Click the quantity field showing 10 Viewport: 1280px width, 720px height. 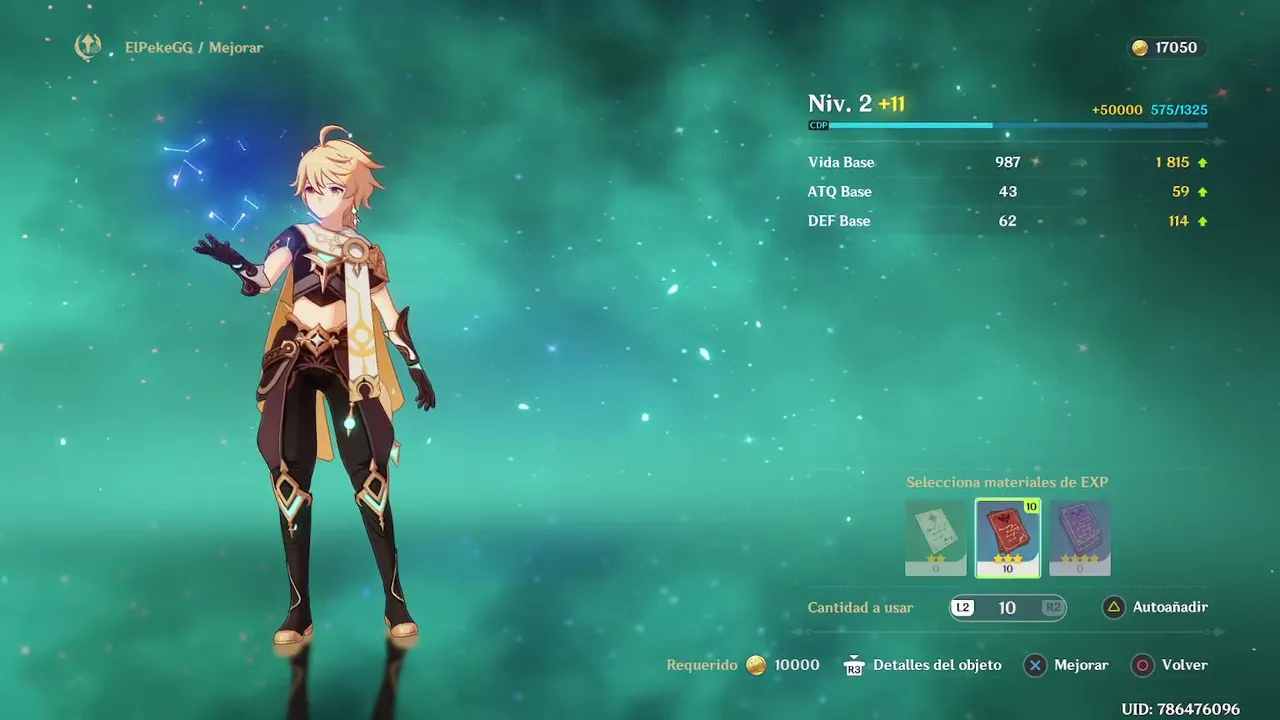(x=1007, y=607)
